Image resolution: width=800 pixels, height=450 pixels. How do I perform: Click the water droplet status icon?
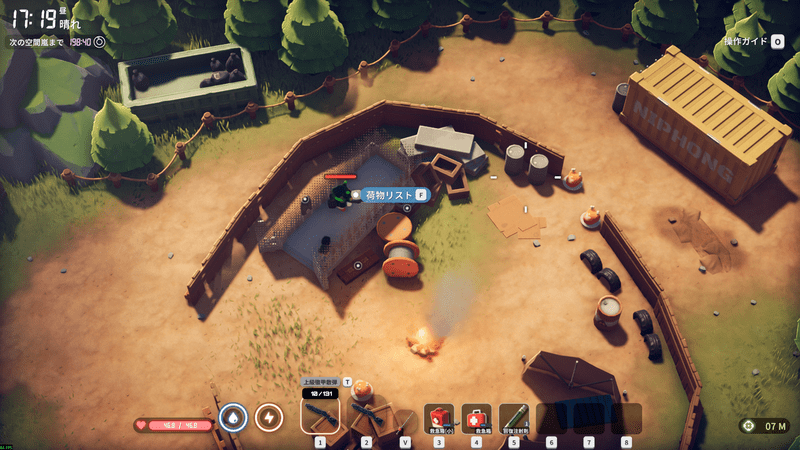[x=233, y=416]
